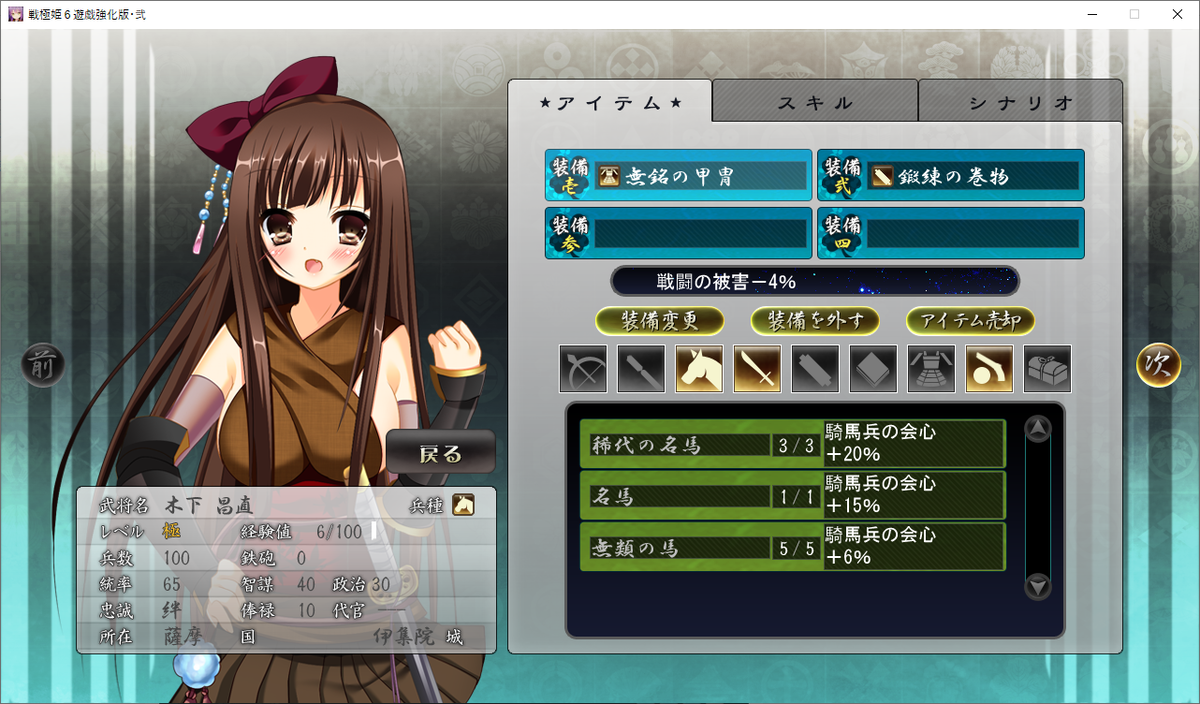
Task: Select the horse item category icon
Action: pos(699,369)
